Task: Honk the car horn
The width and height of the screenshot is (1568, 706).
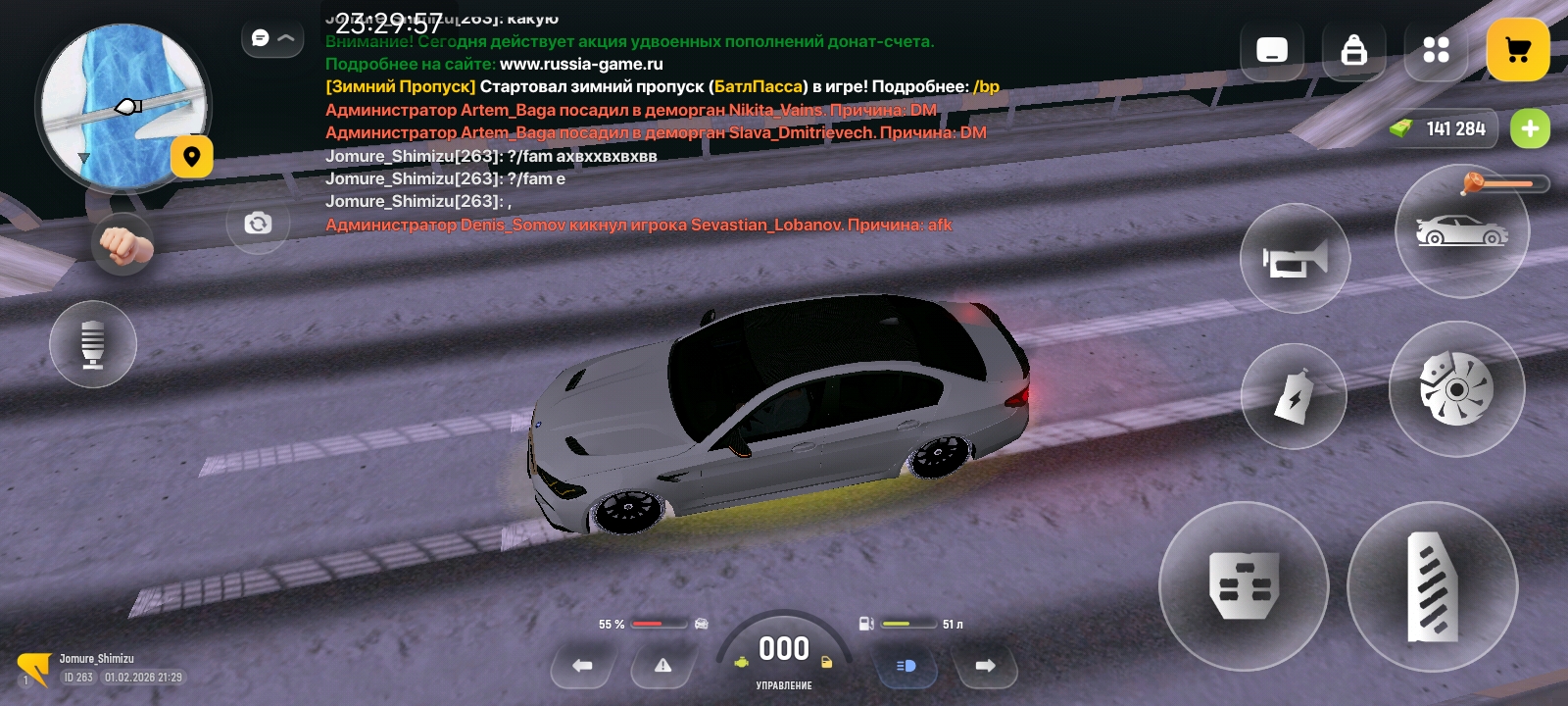Action: [1295, 259]
